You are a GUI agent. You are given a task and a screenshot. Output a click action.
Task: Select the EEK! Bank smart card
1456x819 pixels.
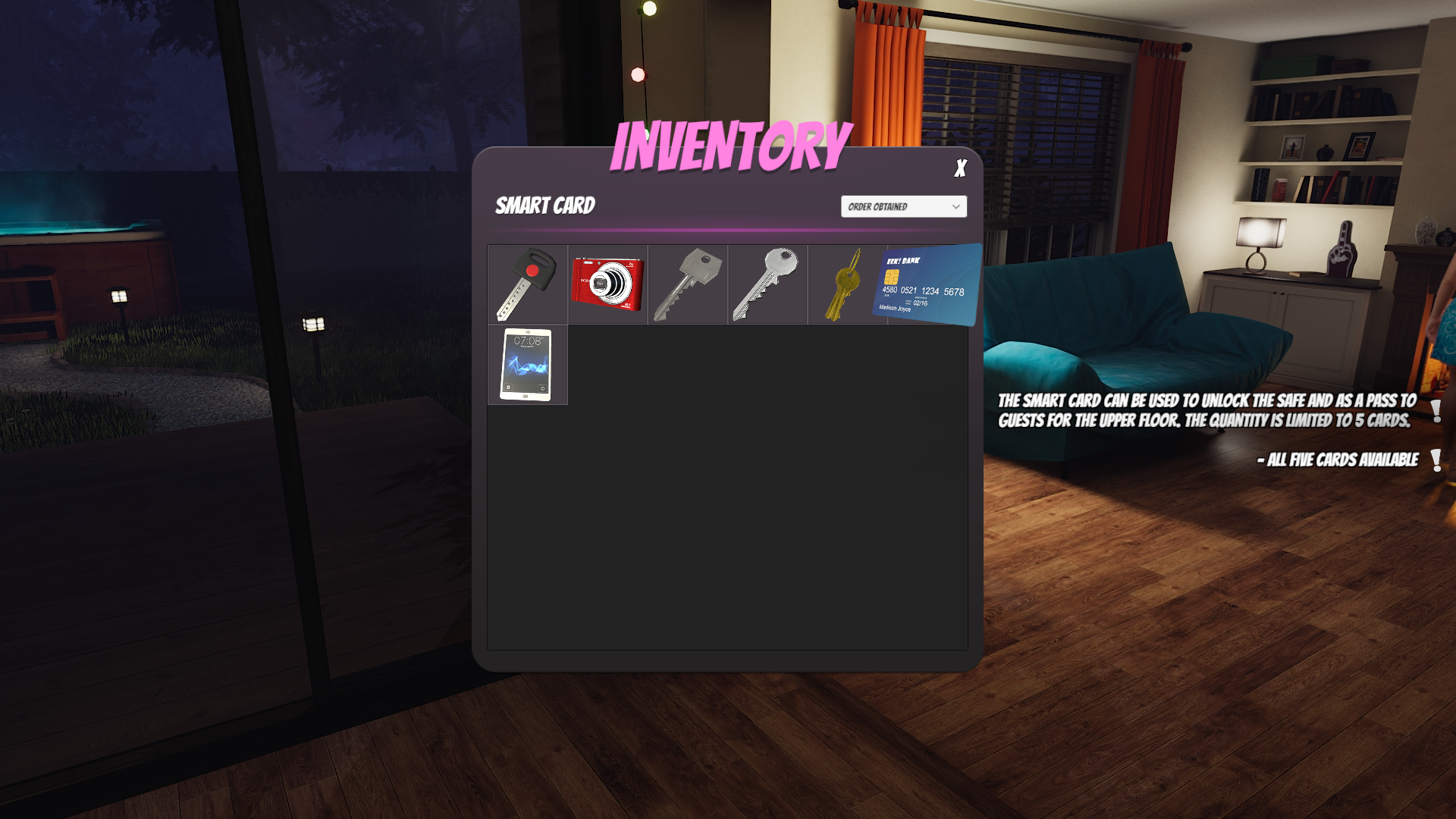(928, 285)
